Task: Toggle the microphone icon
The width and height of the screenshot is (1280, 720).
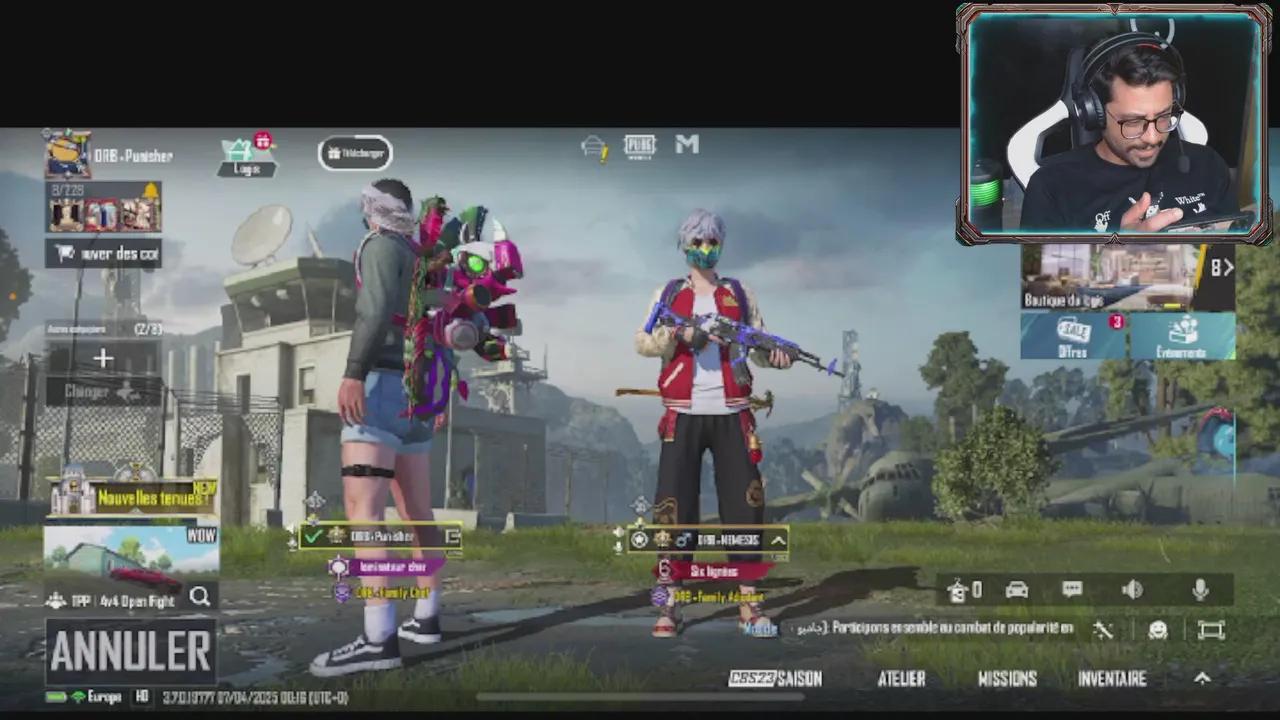Action: coord(1200,590)
